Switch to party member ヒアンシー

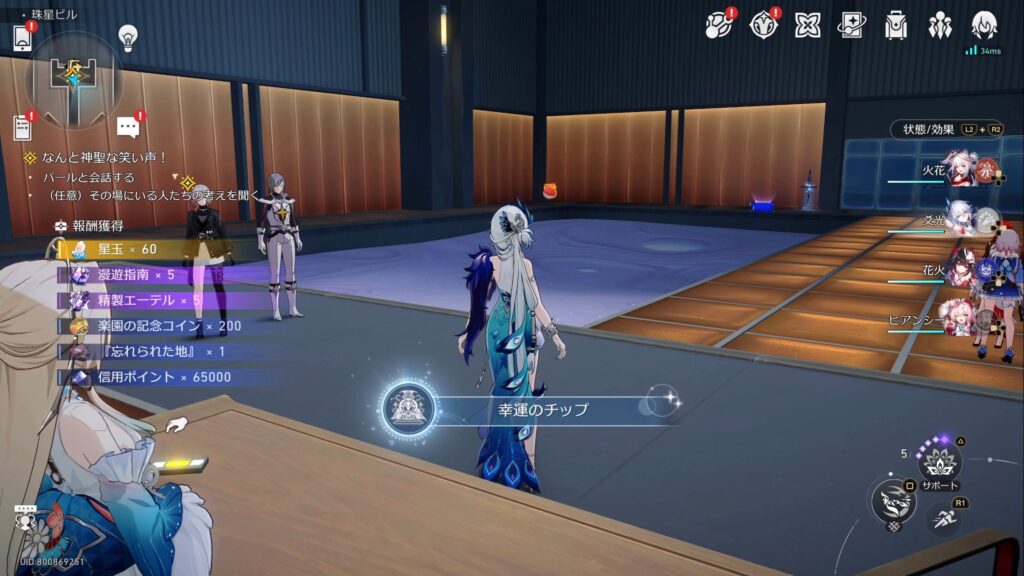[958, 320]
